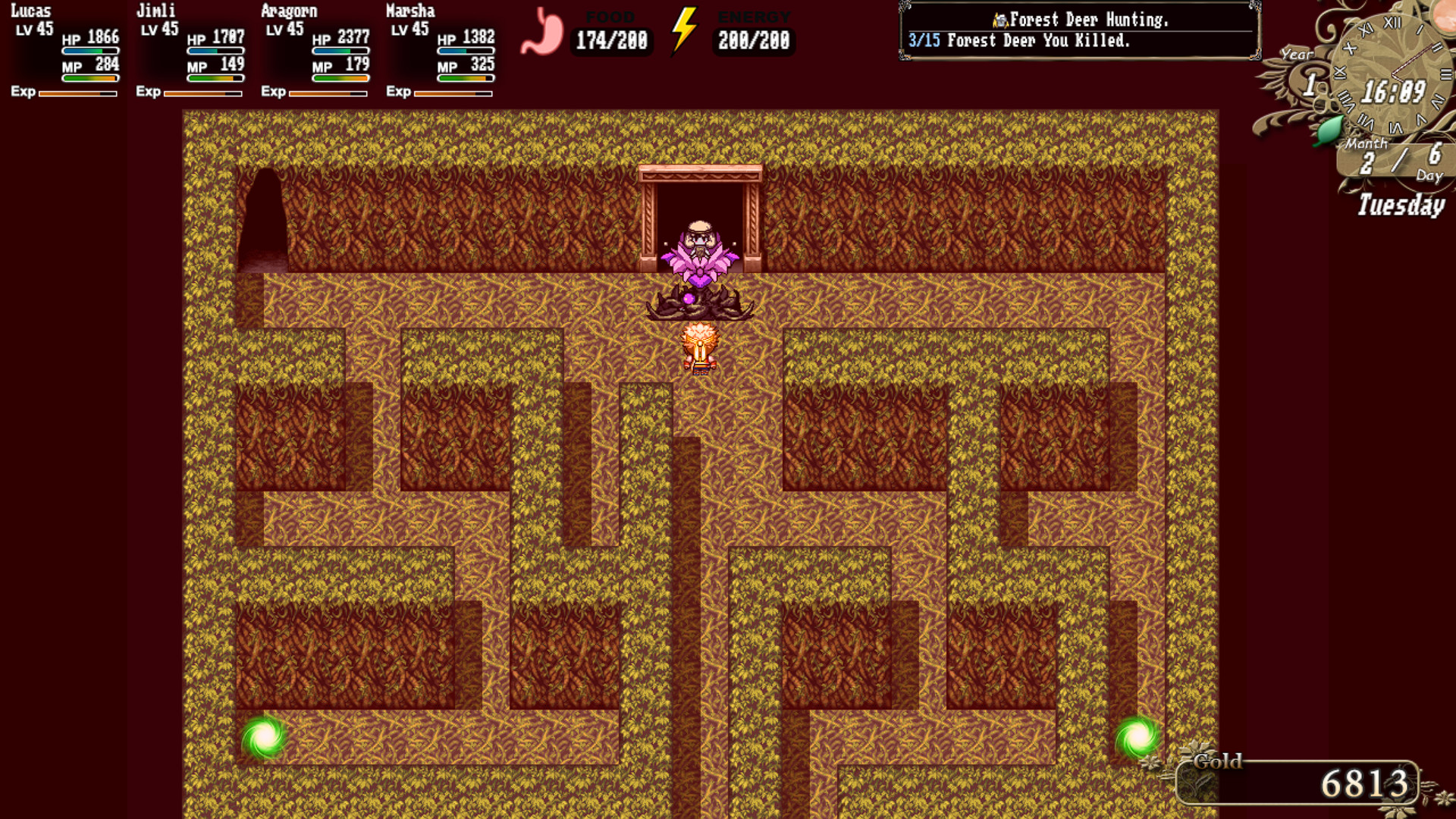Screen dimensions: 1456x819
Task: Select the purple-winged NPC in the doorway
Action: click(701, 250)
